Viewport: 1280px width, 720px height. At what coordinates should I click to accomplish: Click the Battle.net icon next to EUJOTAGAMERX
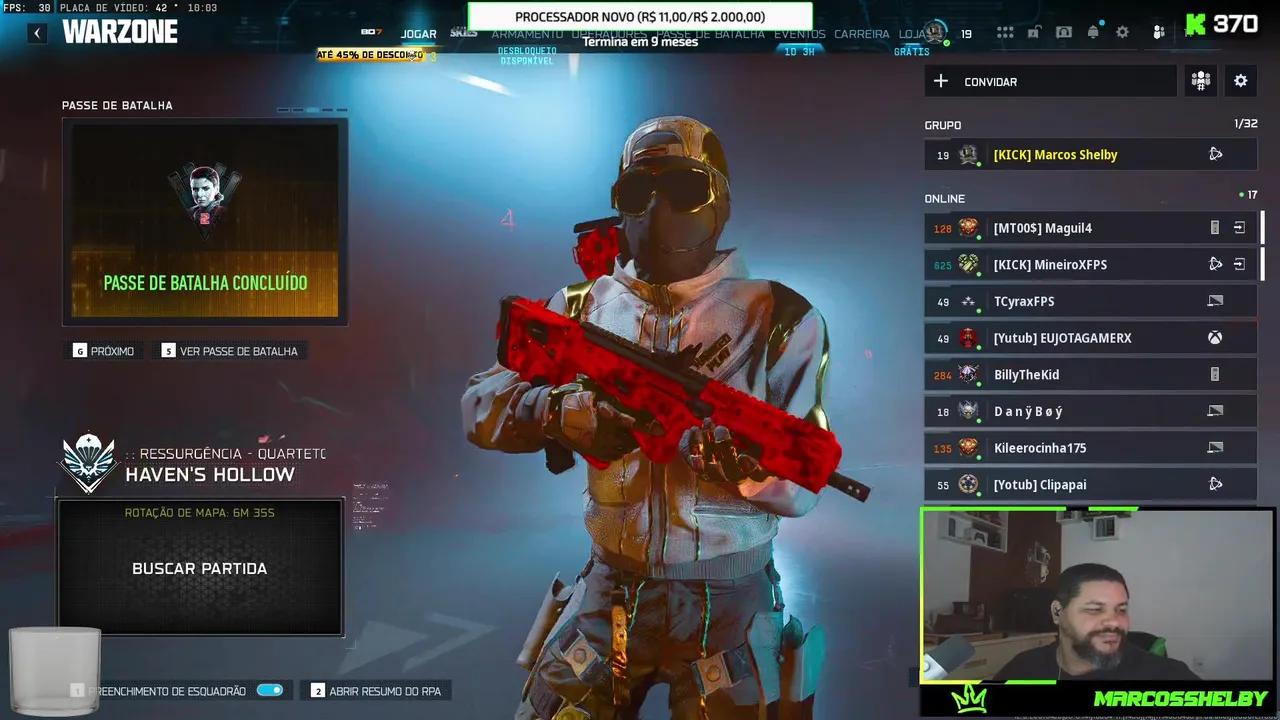(1215, 338)
